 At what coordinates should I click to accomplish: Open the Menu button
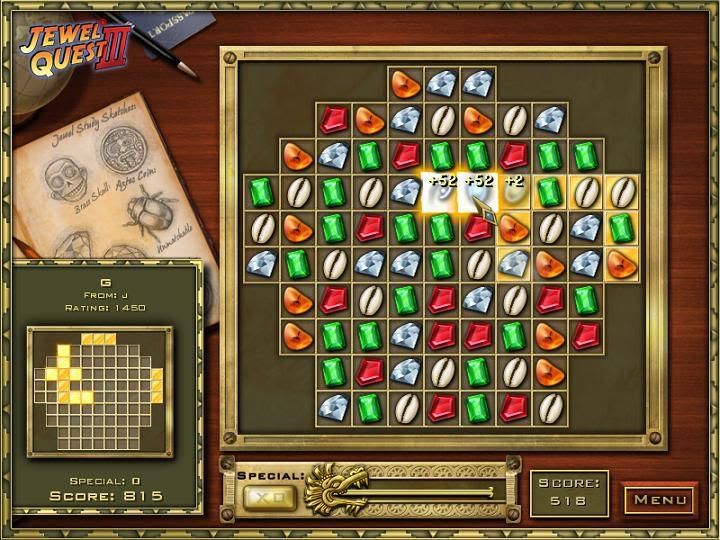coord(660,499)
